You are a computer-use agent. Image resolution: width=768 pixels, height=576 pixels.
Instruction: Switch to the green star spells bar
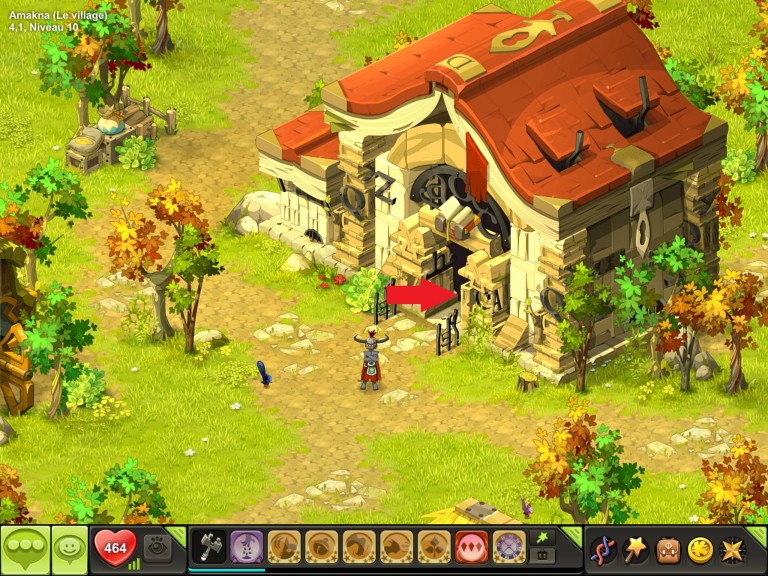[543, 538]
